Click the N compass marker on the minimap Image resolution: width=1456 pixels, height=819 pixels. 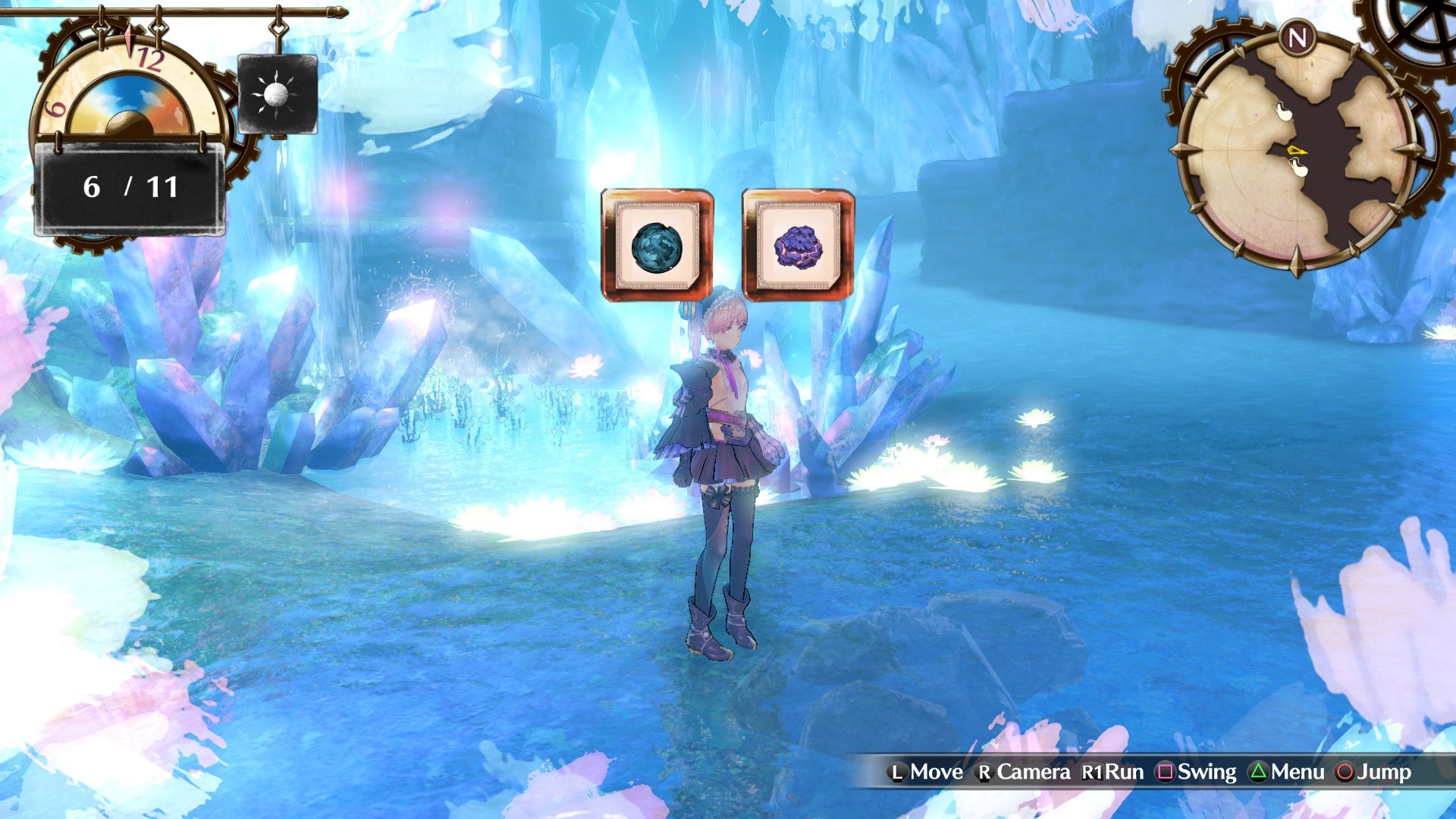point(1298,36)
